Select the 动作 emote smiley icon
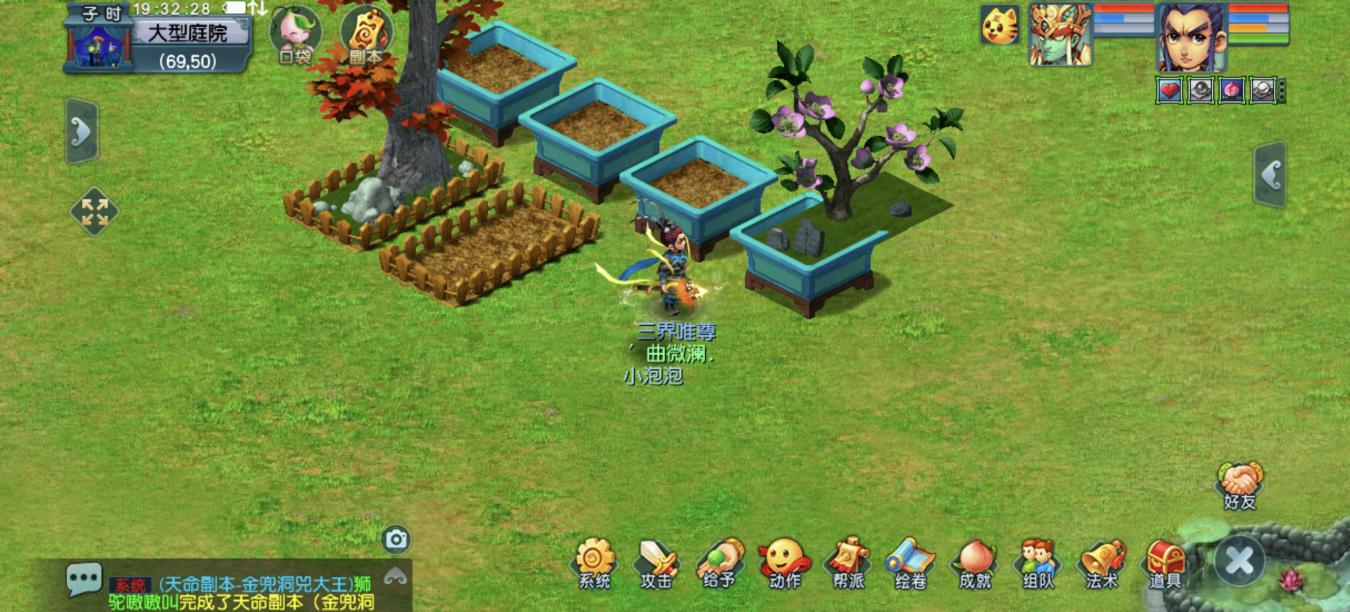This screenshot has width=1350, height=612. coord(784,562)
